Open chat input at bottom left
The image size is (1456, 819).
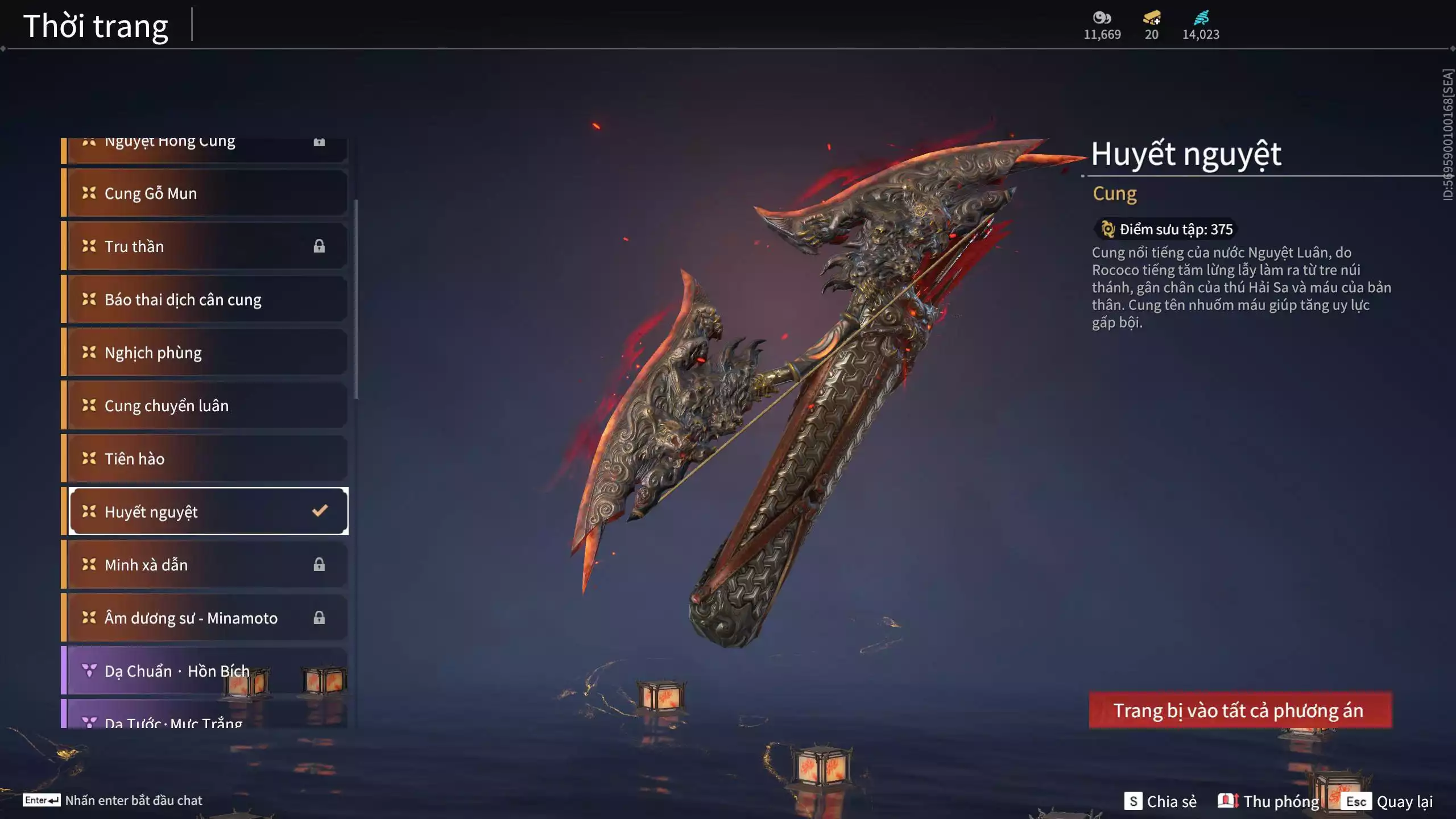pos(113,800)
